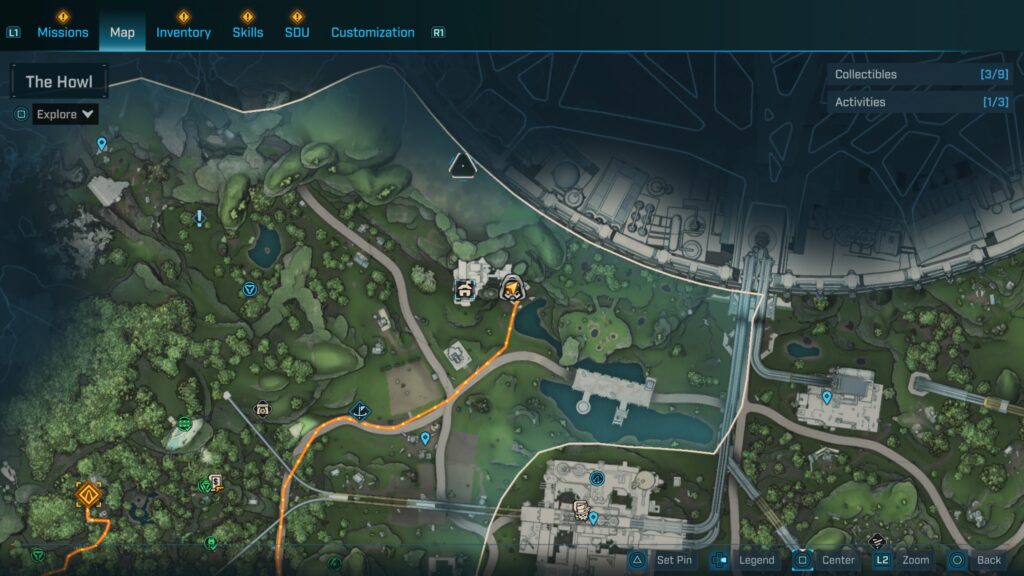Open the map Legend
Image resolution: width=1024 pixels, height=576 pixels.
744,560
